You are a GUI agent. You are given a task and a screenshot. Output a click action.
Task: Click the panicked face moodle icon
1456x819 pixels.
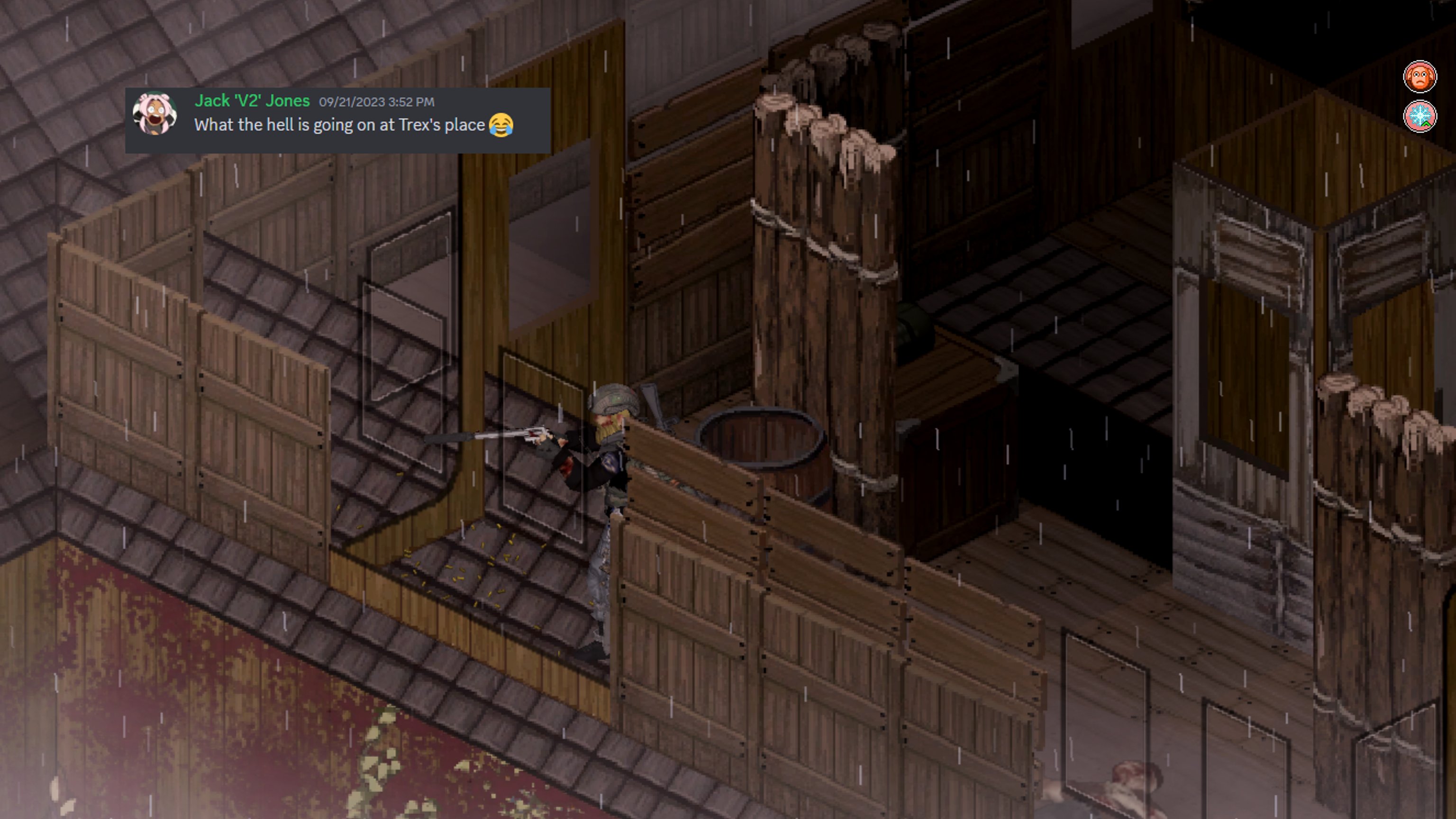point(1419,76)
